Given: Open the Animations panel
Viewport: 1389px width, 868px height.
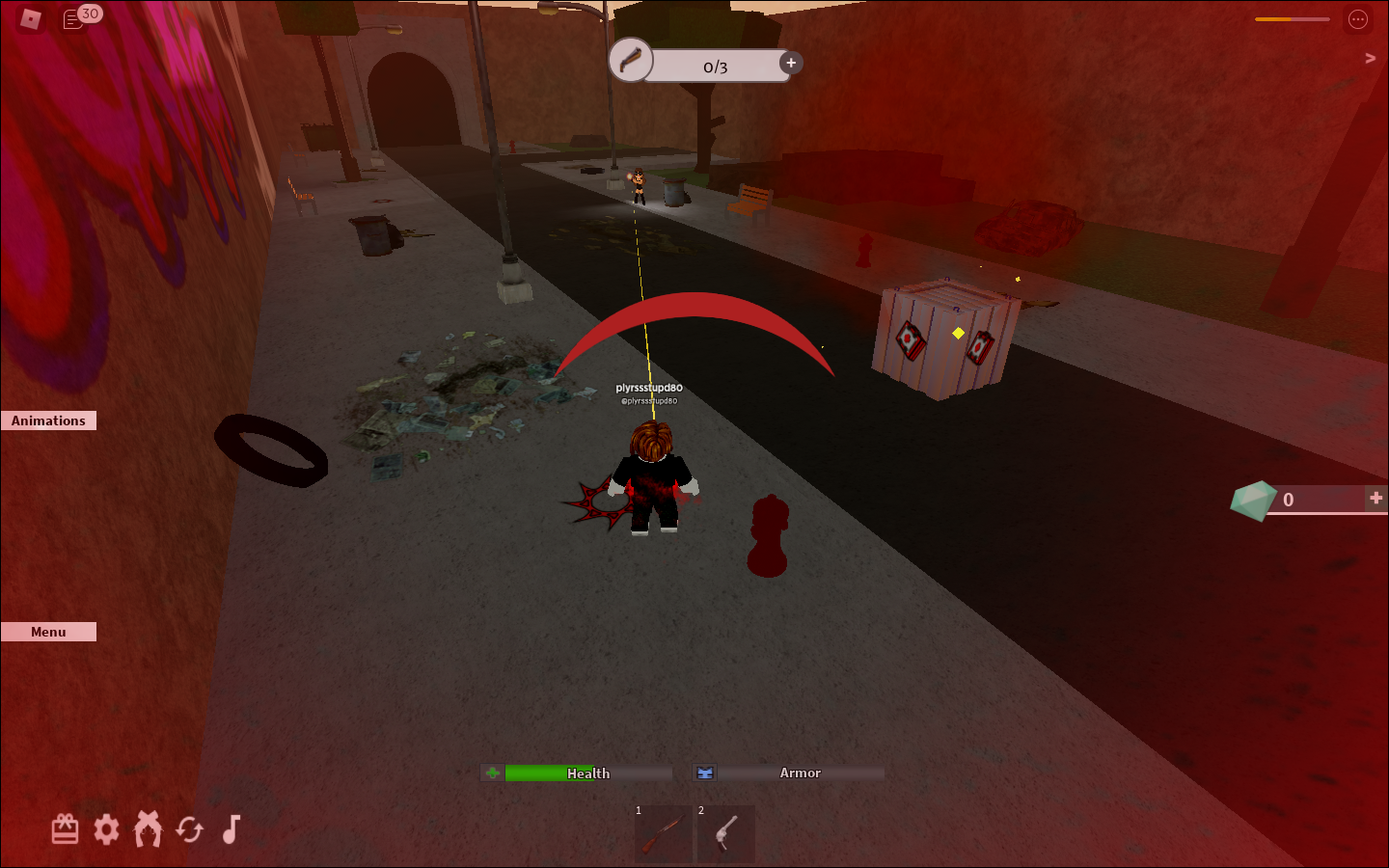Looking at the screenshot, I should pyautogui.click(x=48, y=420).
